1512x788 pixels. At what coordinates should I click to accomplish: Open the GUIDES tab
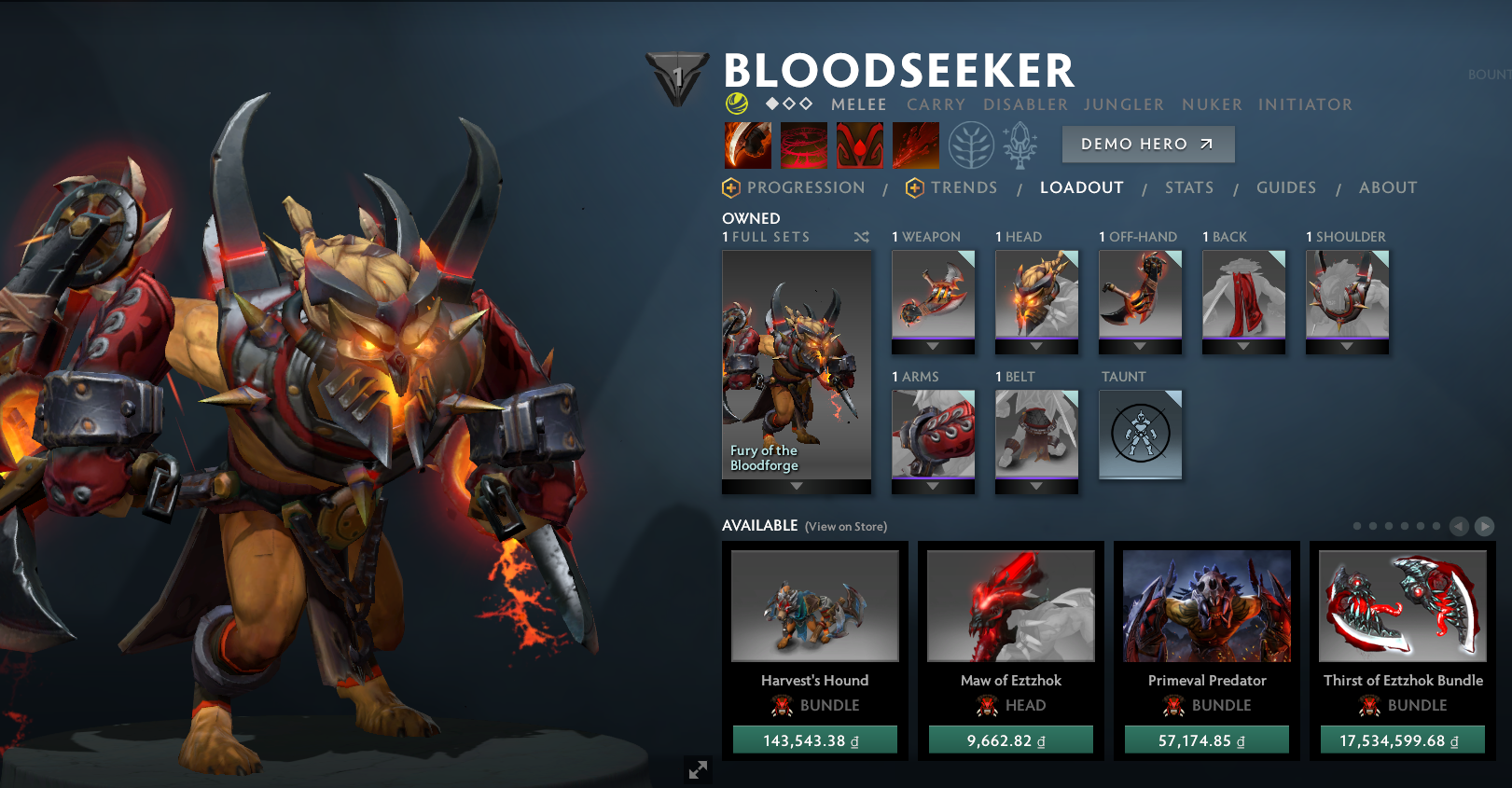(x=1286, y=187)
